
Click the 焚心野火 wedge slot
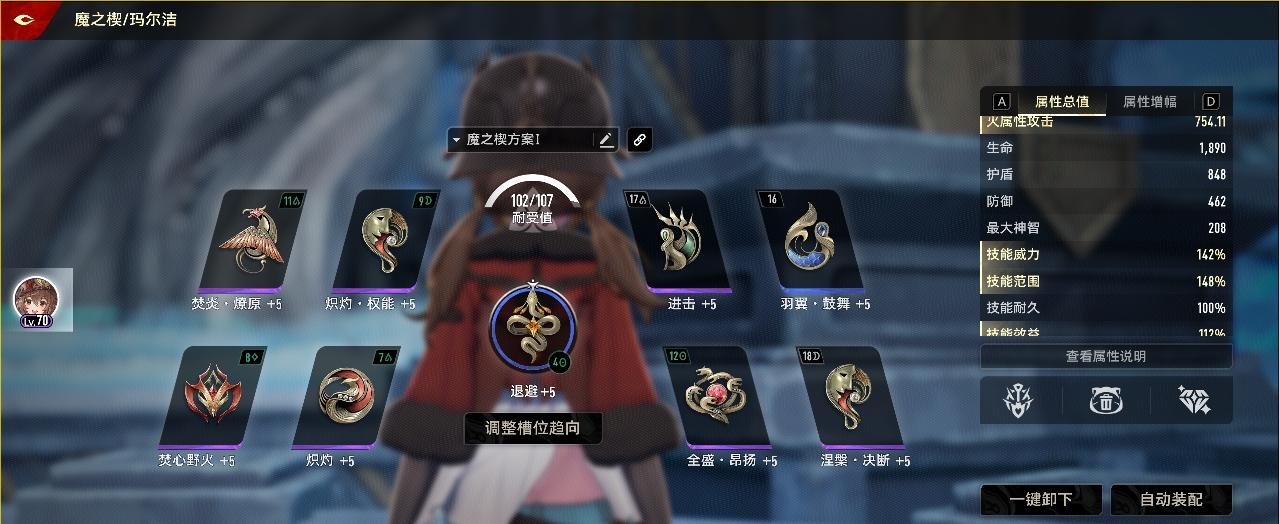coord(212,396)
